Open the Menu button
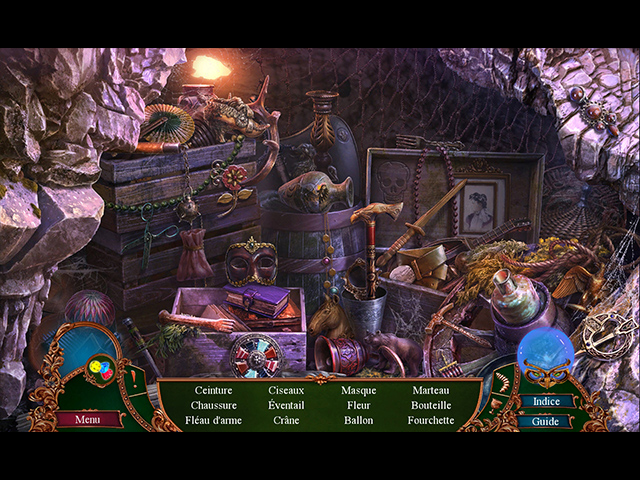The width and height of the screenshot is (640, 480). (88, 419)
